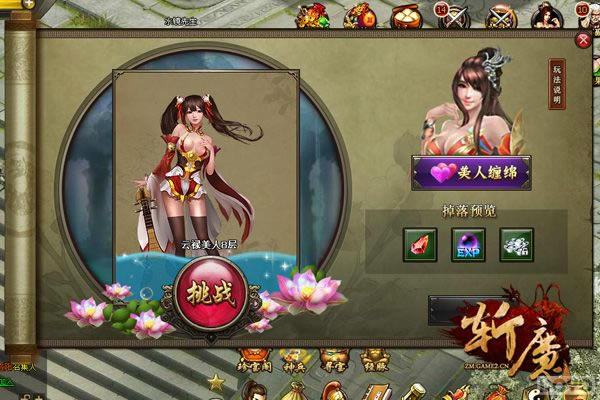Inspect the red crystal drop reward

click(x=420, y=244)
